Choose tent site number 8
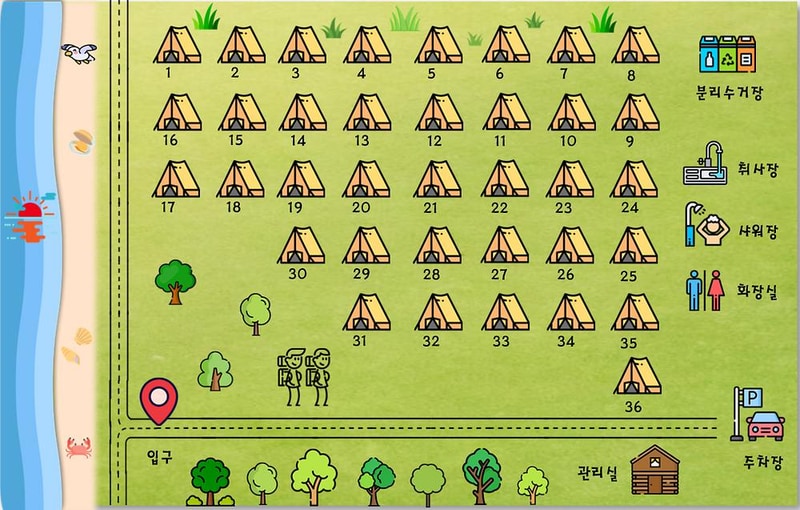Screen dimensions: 800x510 tap(635, 47)
